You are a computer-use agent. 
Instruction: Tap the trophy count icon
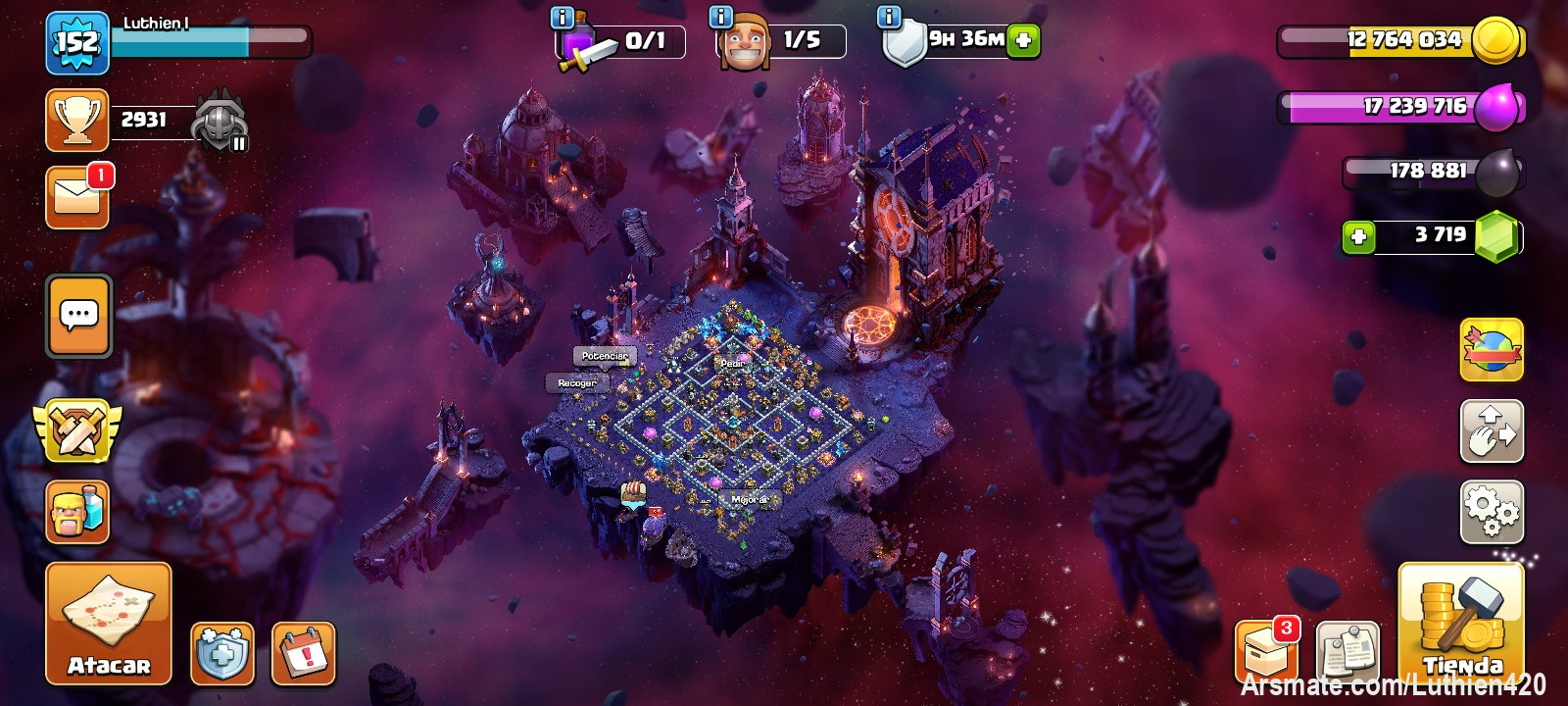(77, 121)
